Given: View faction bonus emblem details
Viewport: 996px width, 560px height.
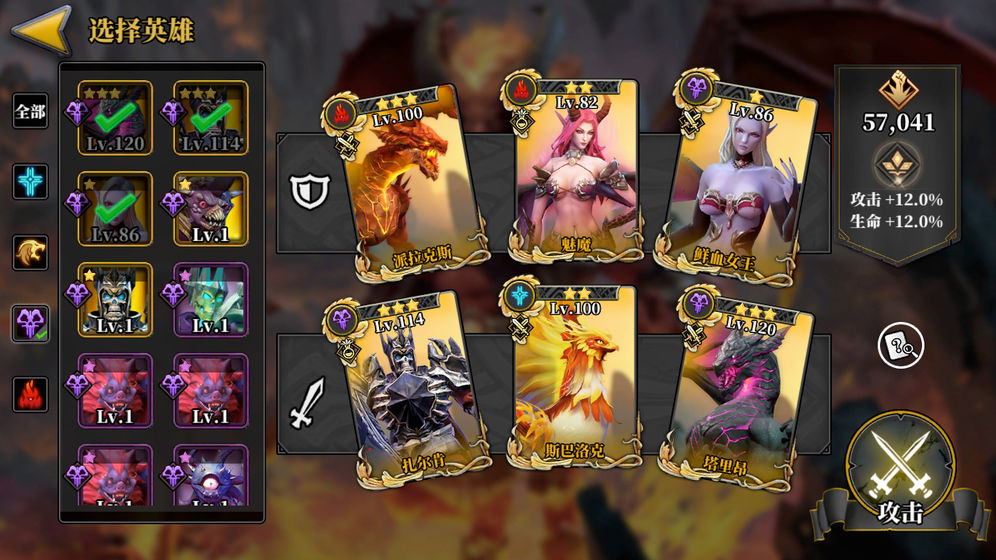Looking at the screenshot, I should pyautogui.click(x=898, y=164).
